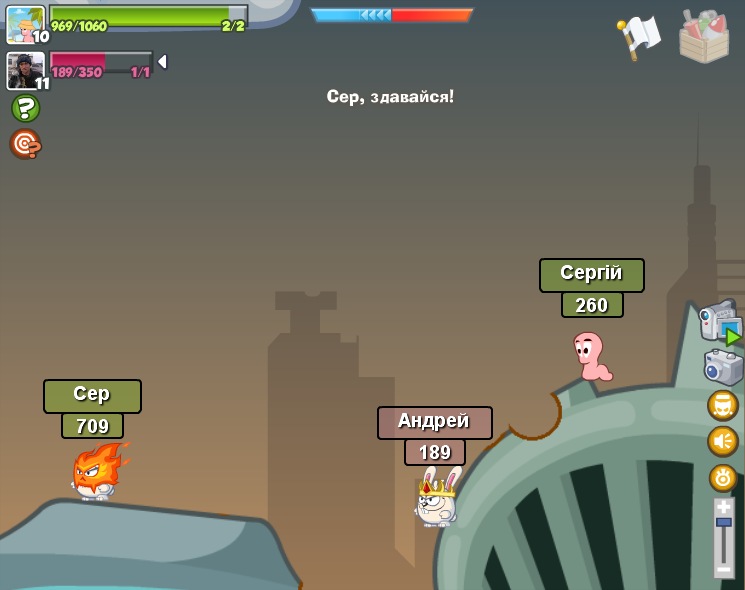The image size is (745, 590).
Task: Take a screenshot with the photo camera icon
Action: point(723,366)
